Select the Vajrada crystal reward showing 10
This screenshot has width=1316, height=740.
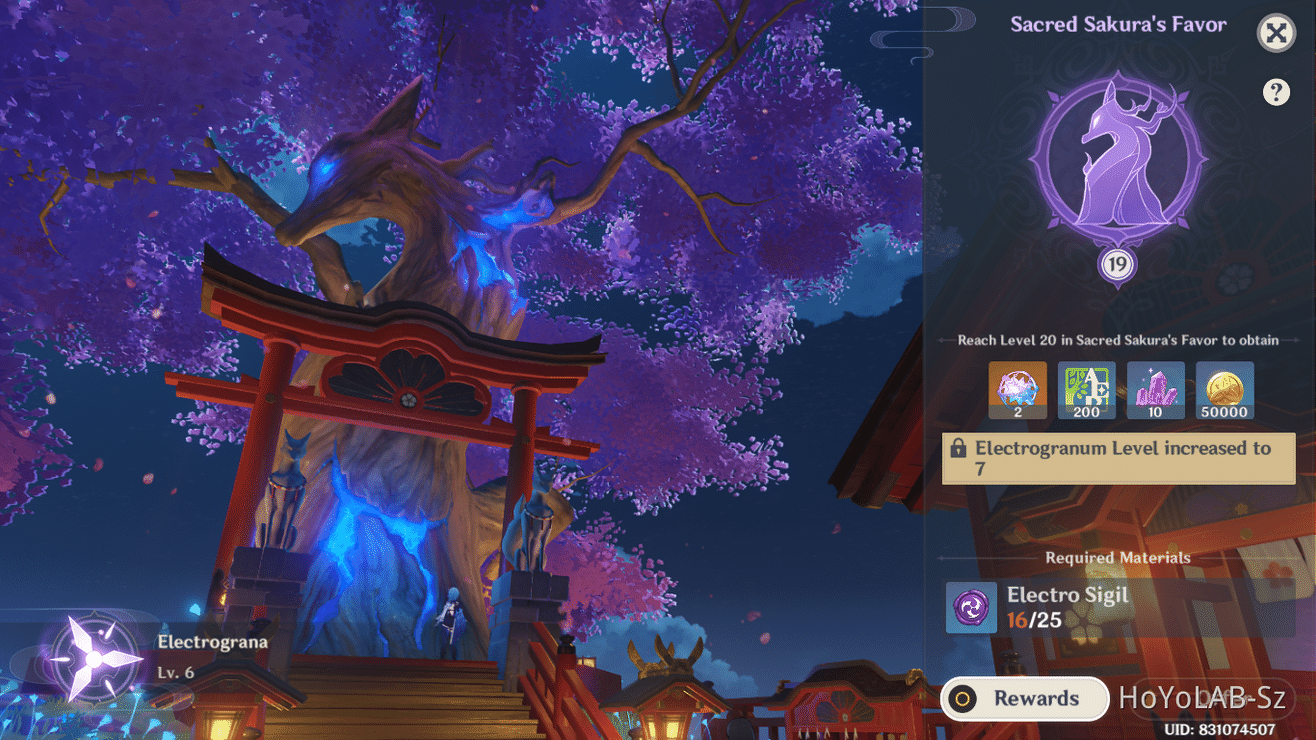[x=1155, y=390]
